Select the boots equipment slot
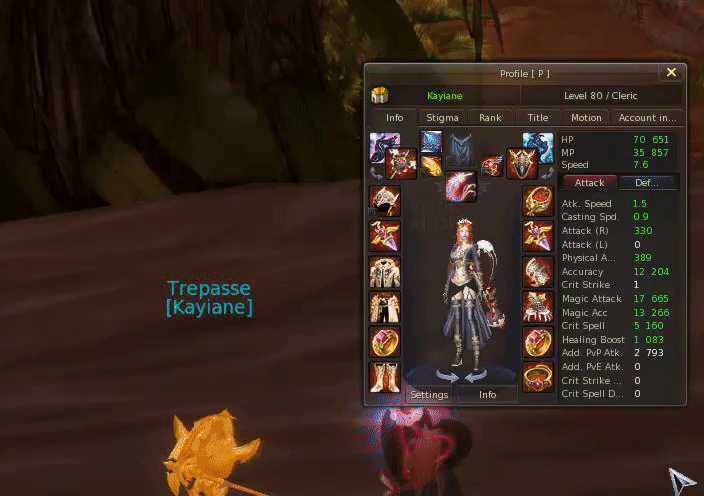Viewport: 704px width, 496px height. point(385,377)
